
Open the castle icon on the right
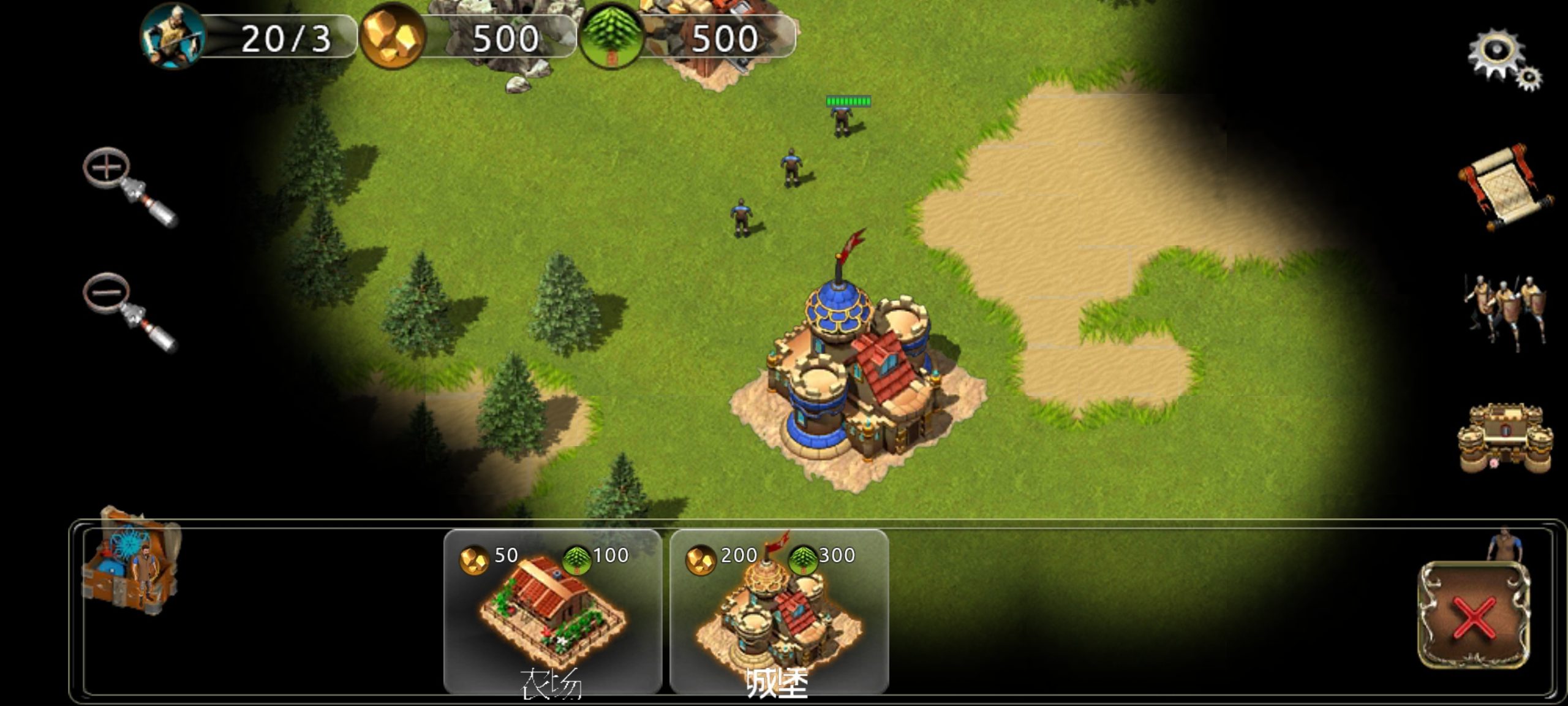click(1504, 438)
